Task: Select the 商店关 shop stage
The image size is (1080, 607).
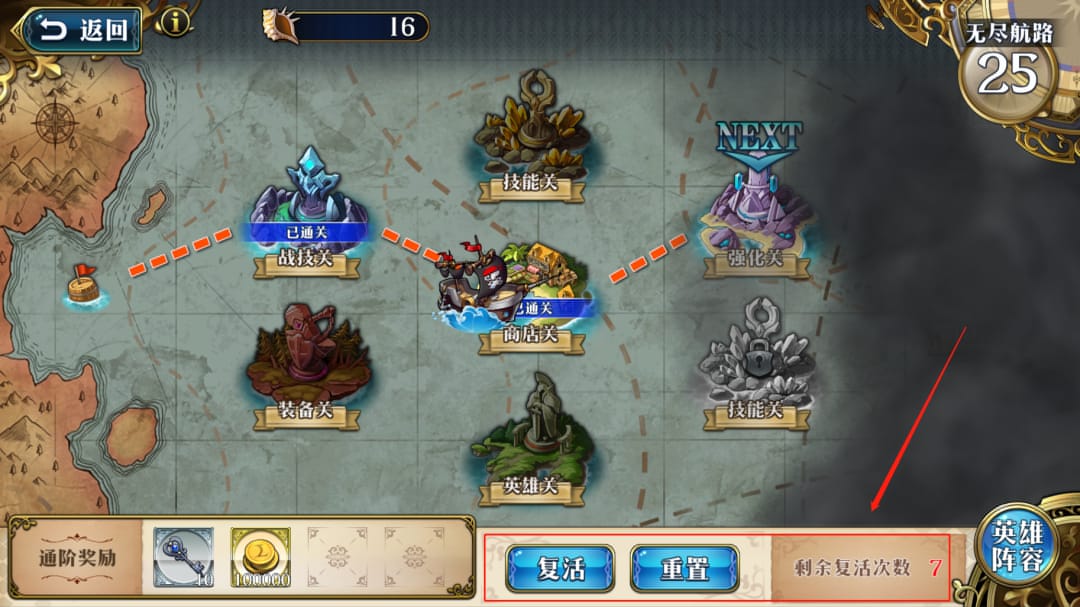Action: (x=530, y=290)
